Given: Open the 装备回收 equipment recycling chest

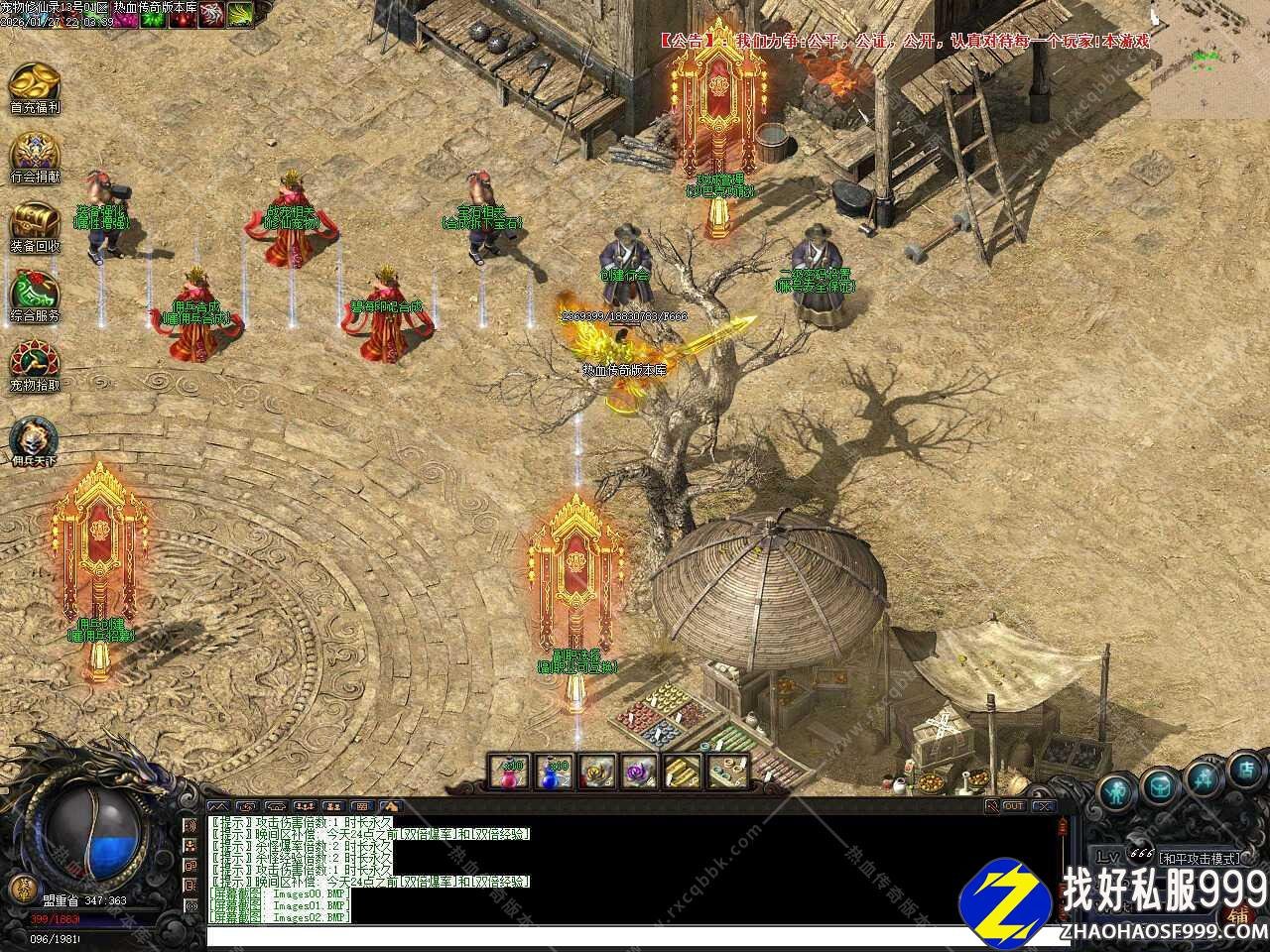Looking at the screenshot, I should click(x=35, y=226).
